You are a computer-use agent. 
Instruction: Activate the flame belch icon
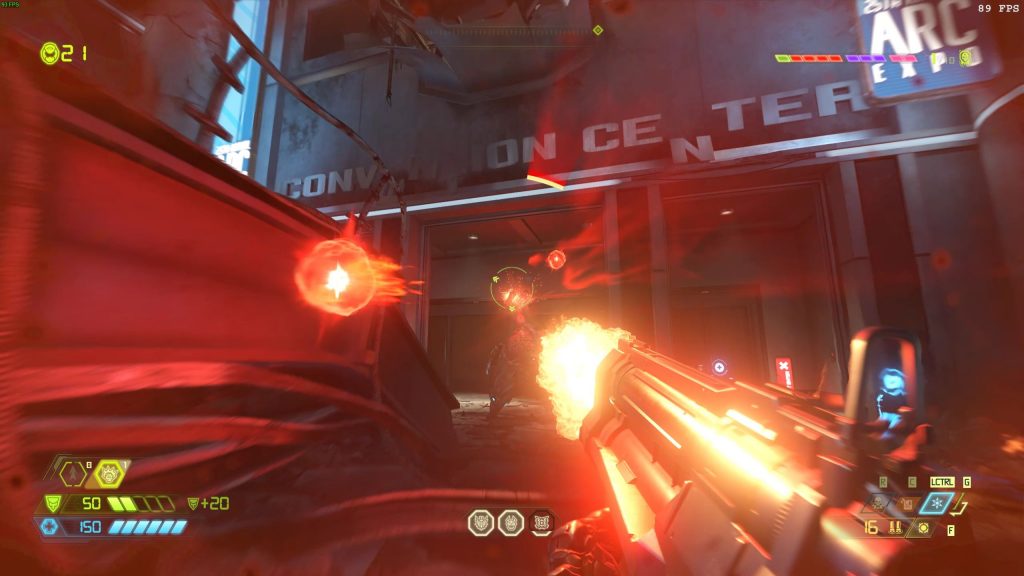click(909, 503)
